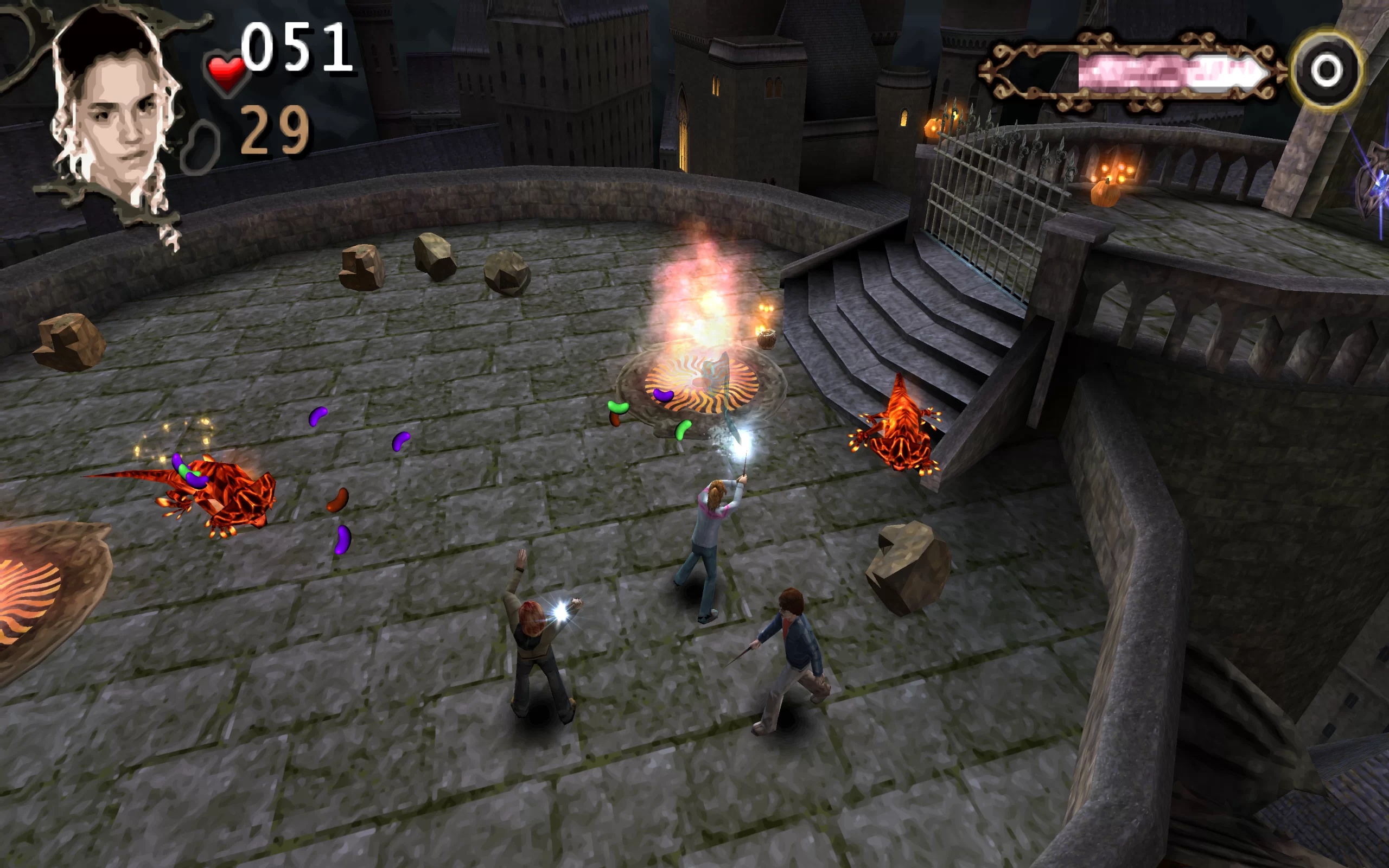1389x868 pixels.
Task: Activate the circular spell ring icon
Action: coord(1326,71)
